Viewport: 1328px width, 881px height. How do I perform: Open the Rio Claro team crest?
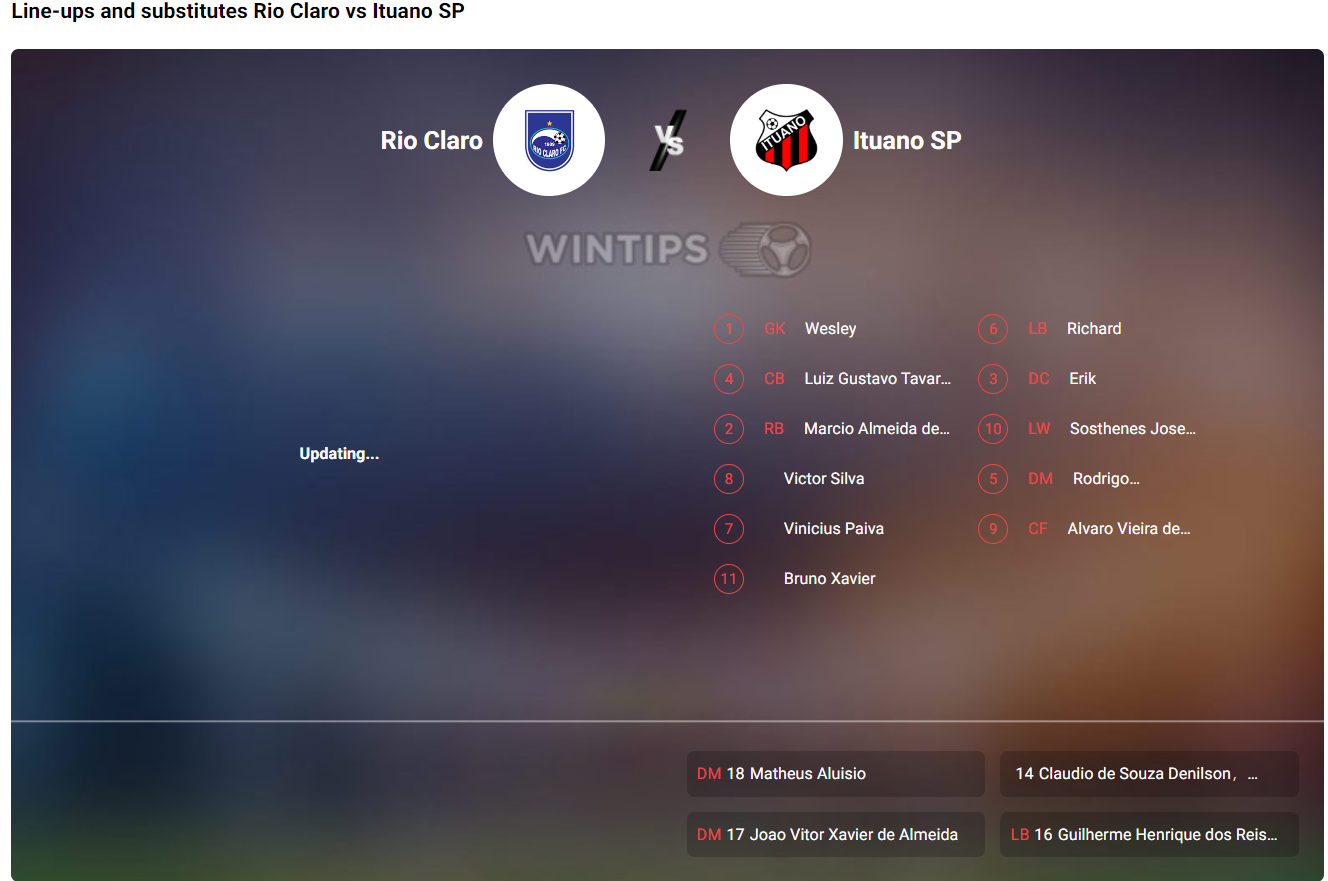point(549,140)
